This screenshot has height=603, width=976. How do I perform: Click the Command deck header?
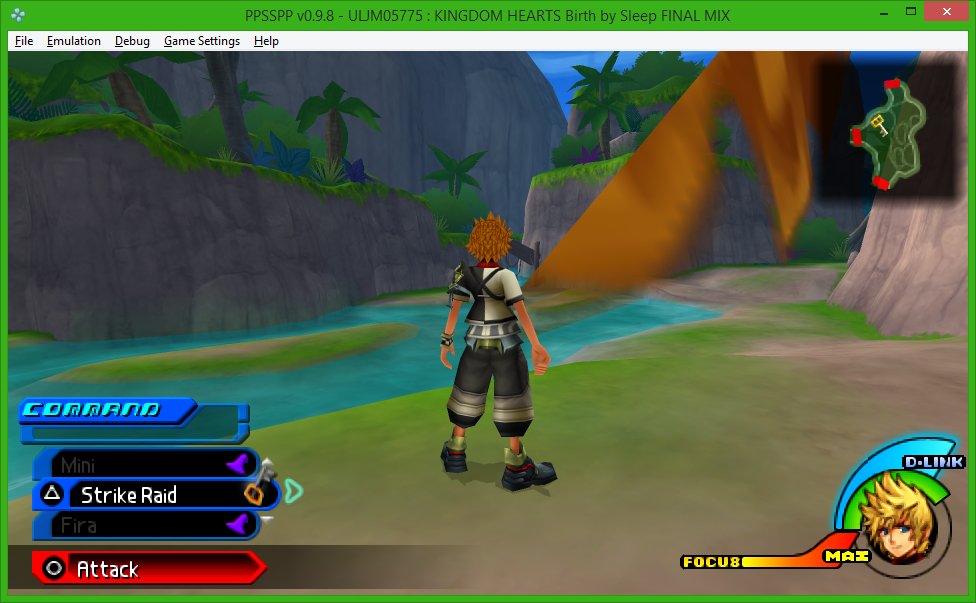tap(92, 410)
